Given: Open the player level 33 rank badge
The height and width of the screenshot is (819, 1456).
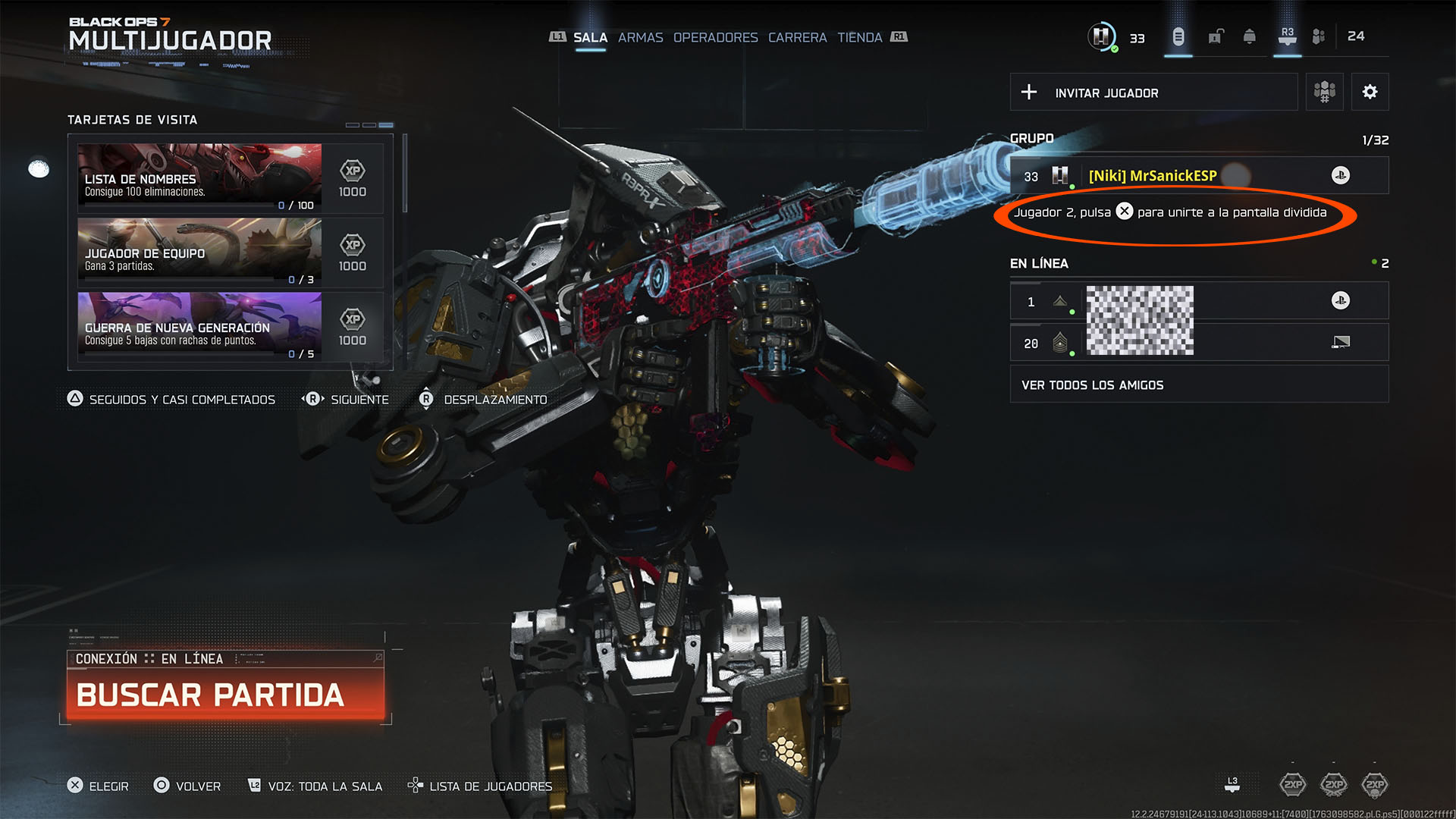Looking at the screenshot, I should tap(1102, 36).
